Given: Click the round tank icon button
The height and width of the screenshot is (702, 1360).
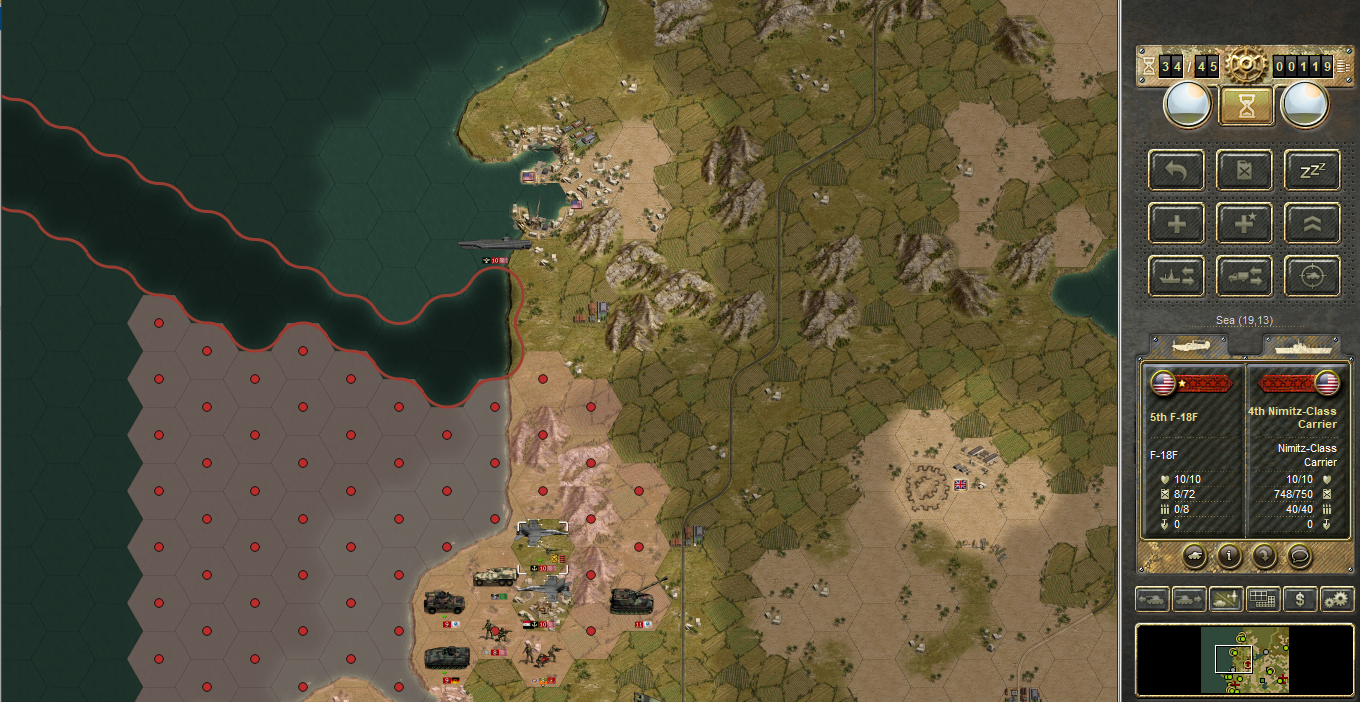Looking at the screenshot, I should point(1194,555).
